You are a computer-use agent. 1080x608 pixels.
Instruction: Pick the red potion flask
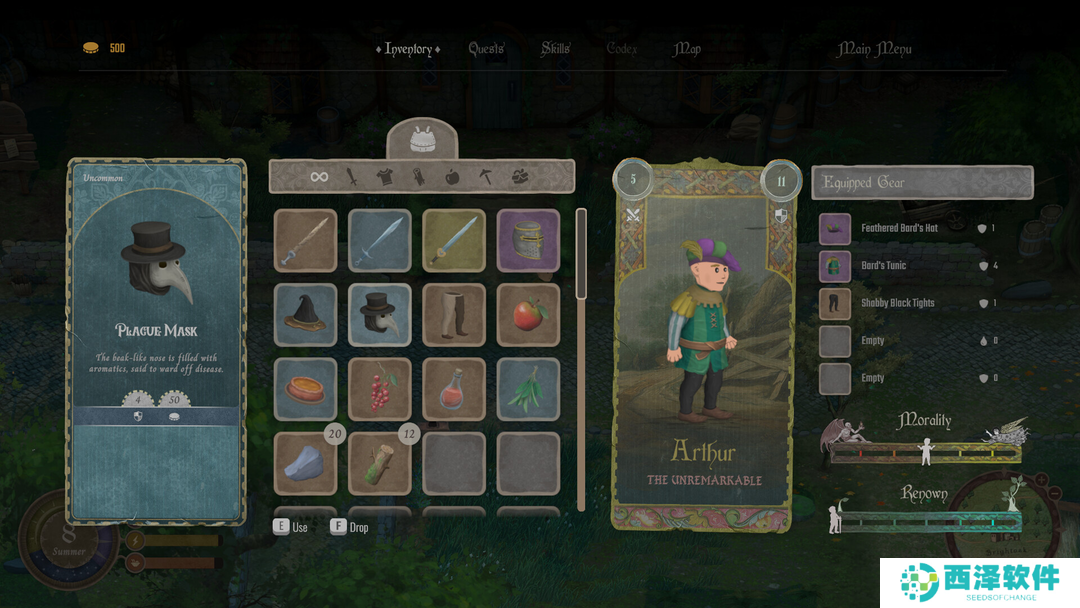point(454,388)
